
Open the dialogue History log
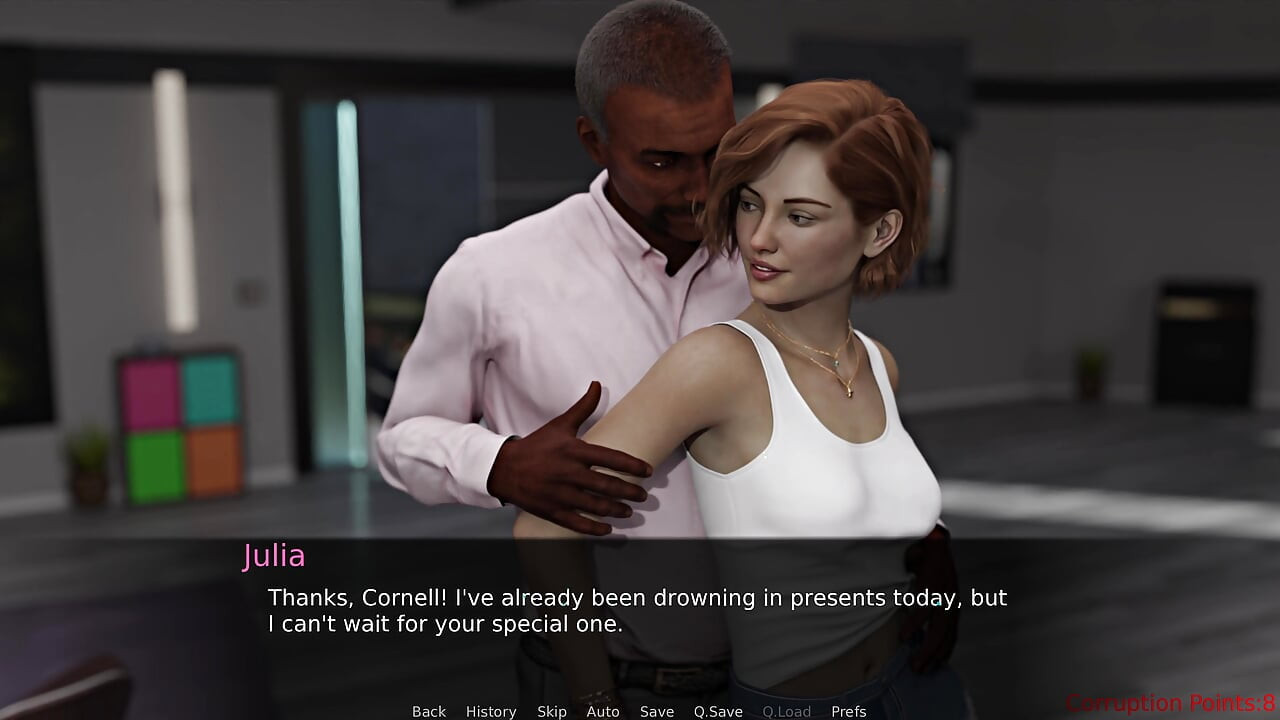coord(491,711)
